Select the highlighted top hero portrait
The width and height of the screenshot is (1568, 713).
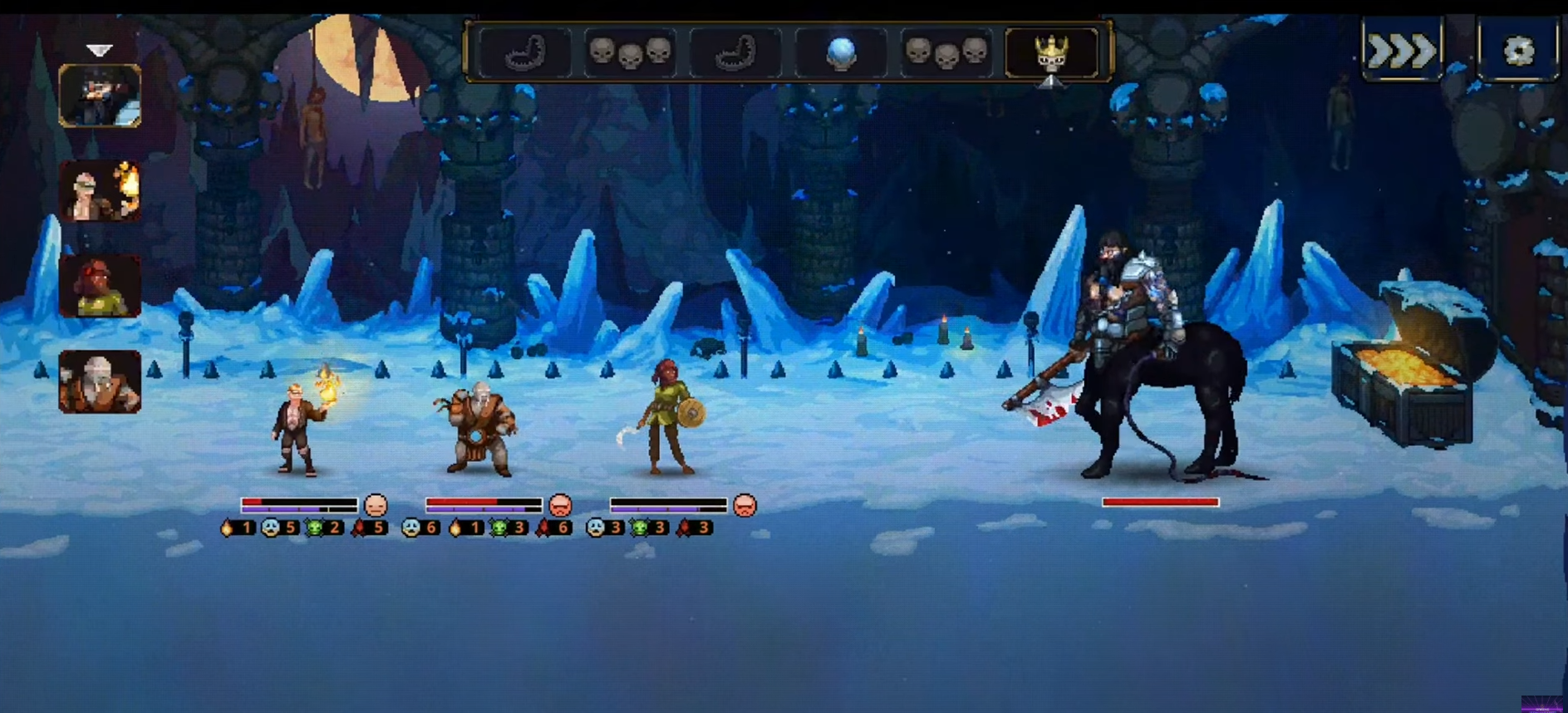pos(100,96)
